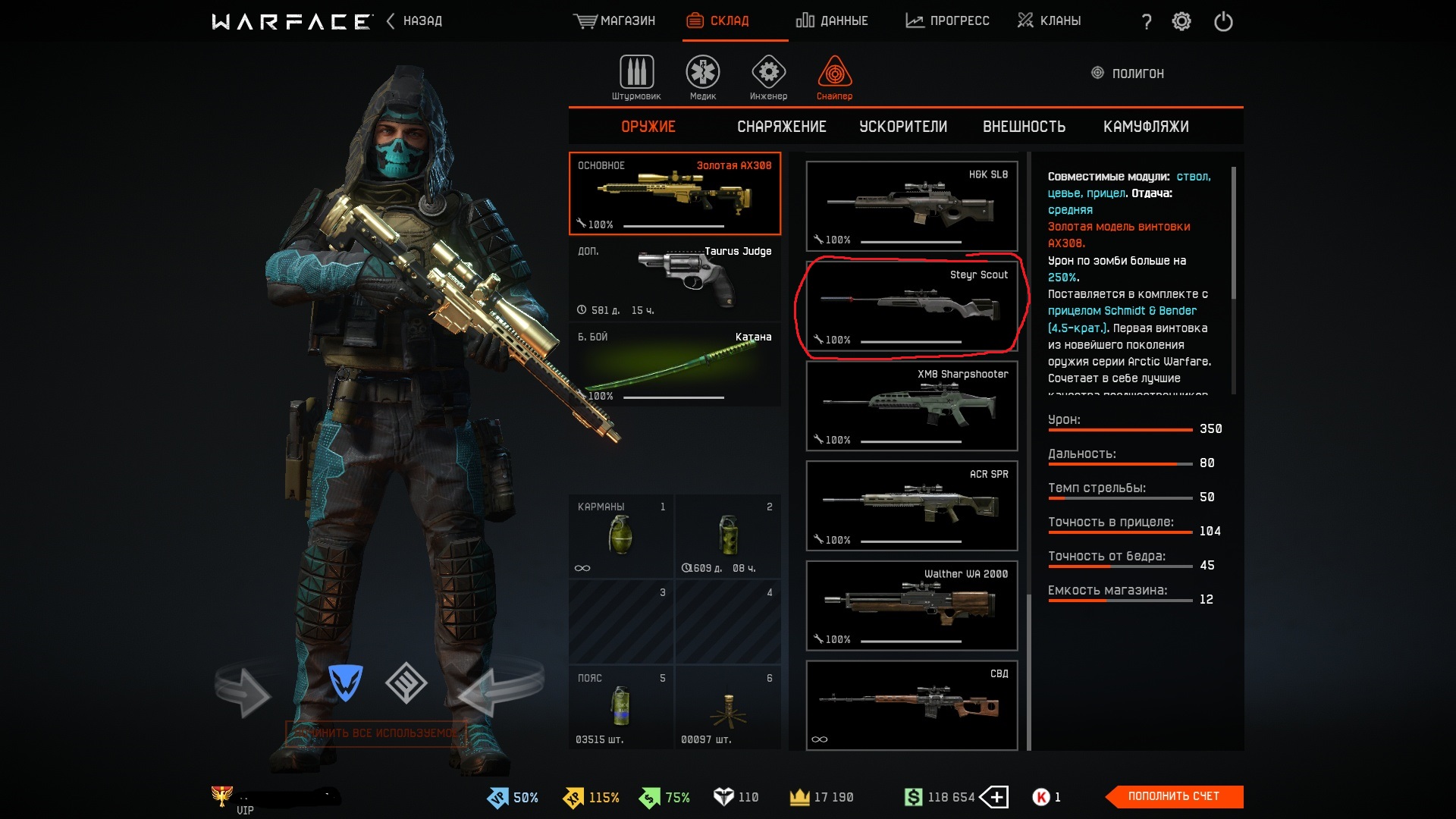Select the Штурмовик class

click(x=636, y=77)
